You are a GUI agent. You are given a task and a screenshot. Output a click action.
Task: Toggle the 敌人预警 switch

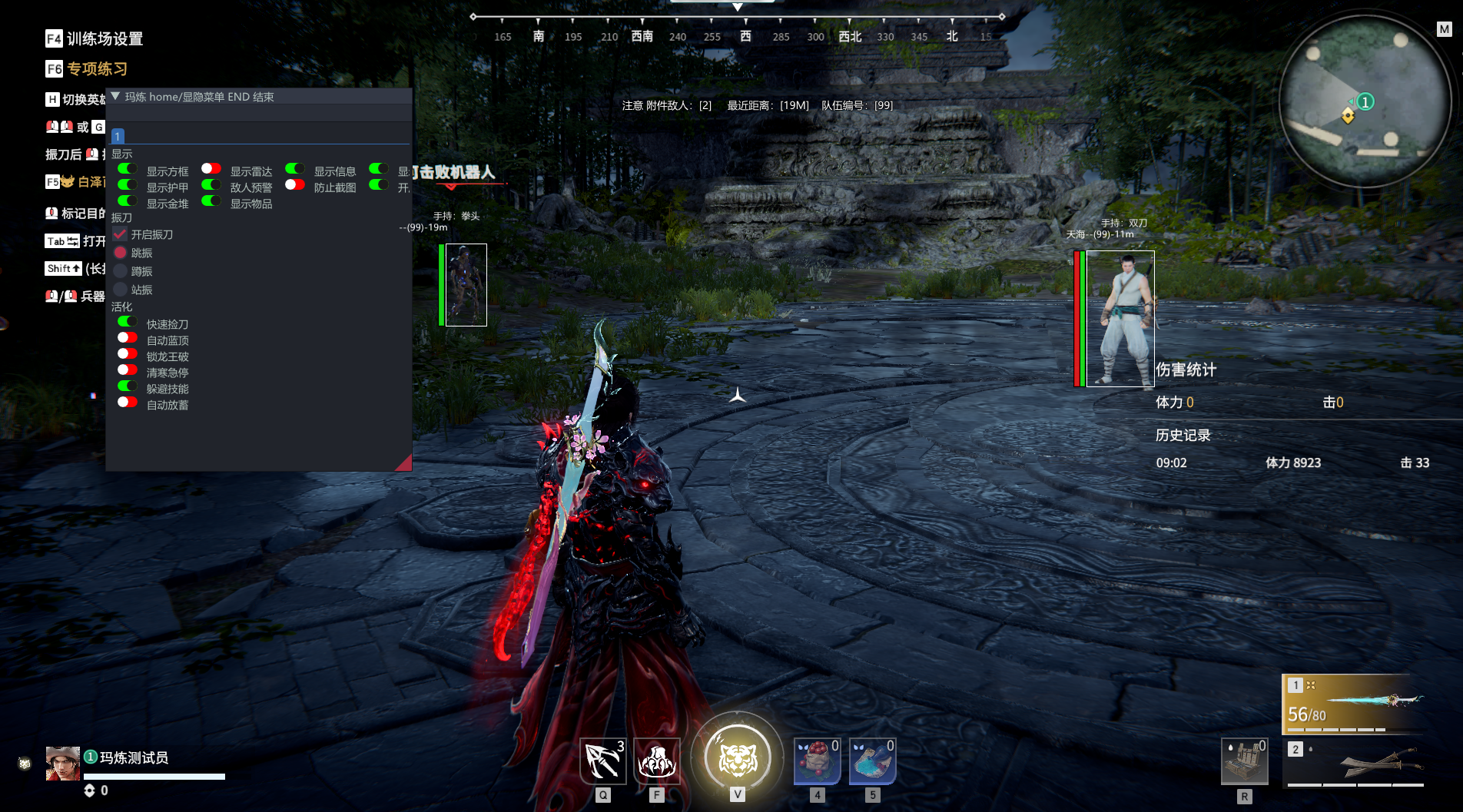click(x=211, y=185)
